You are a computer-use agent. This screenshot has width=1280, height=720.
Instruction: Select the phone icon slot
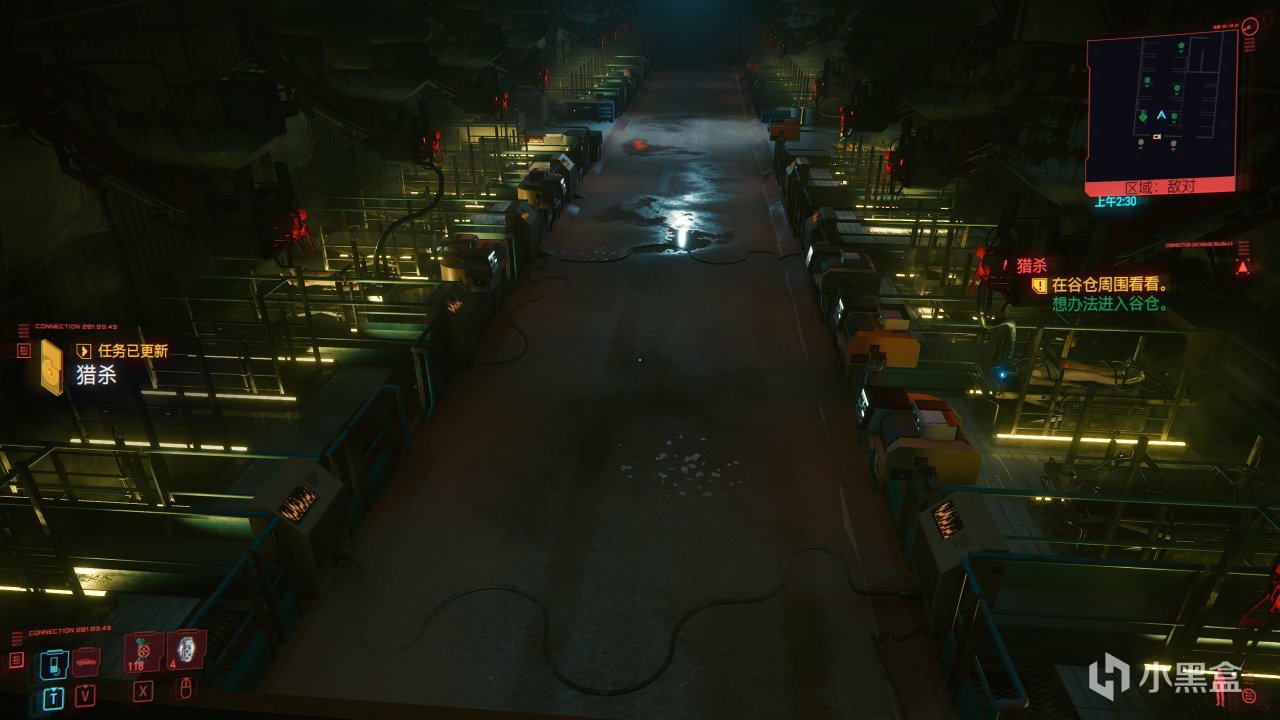click(x=53, y=664)
